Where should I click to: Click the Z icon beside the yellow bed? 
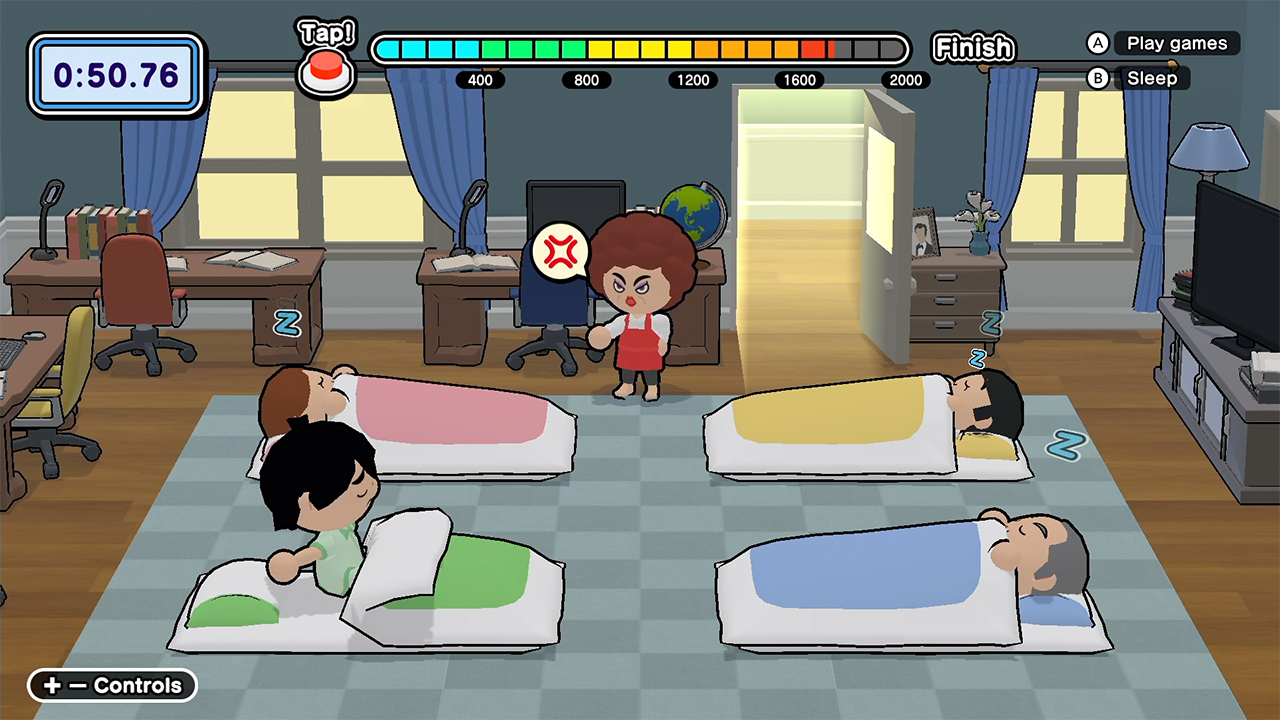click(x=1064, y=448)
